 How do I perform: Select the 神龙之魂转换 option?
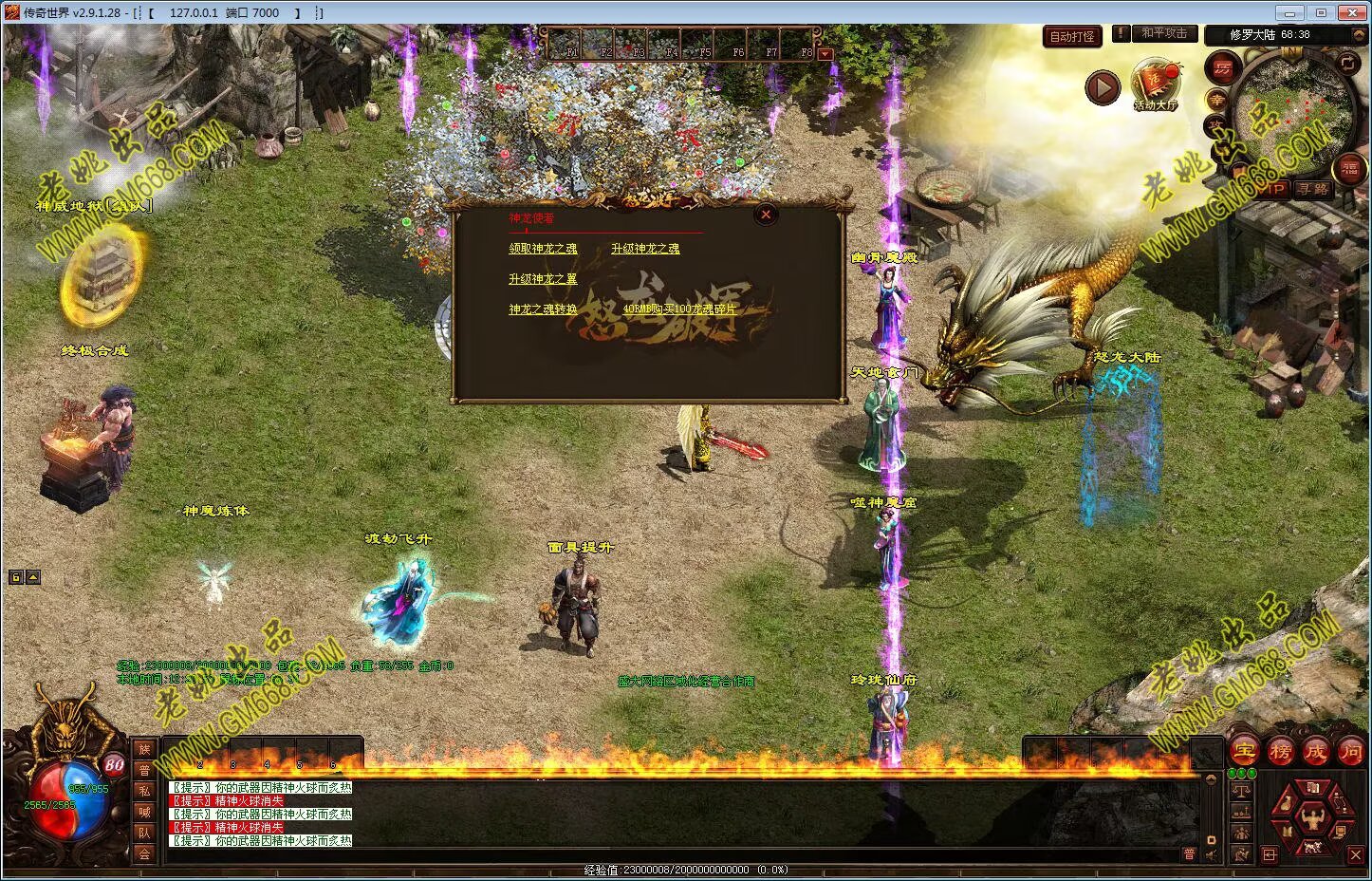543,309
